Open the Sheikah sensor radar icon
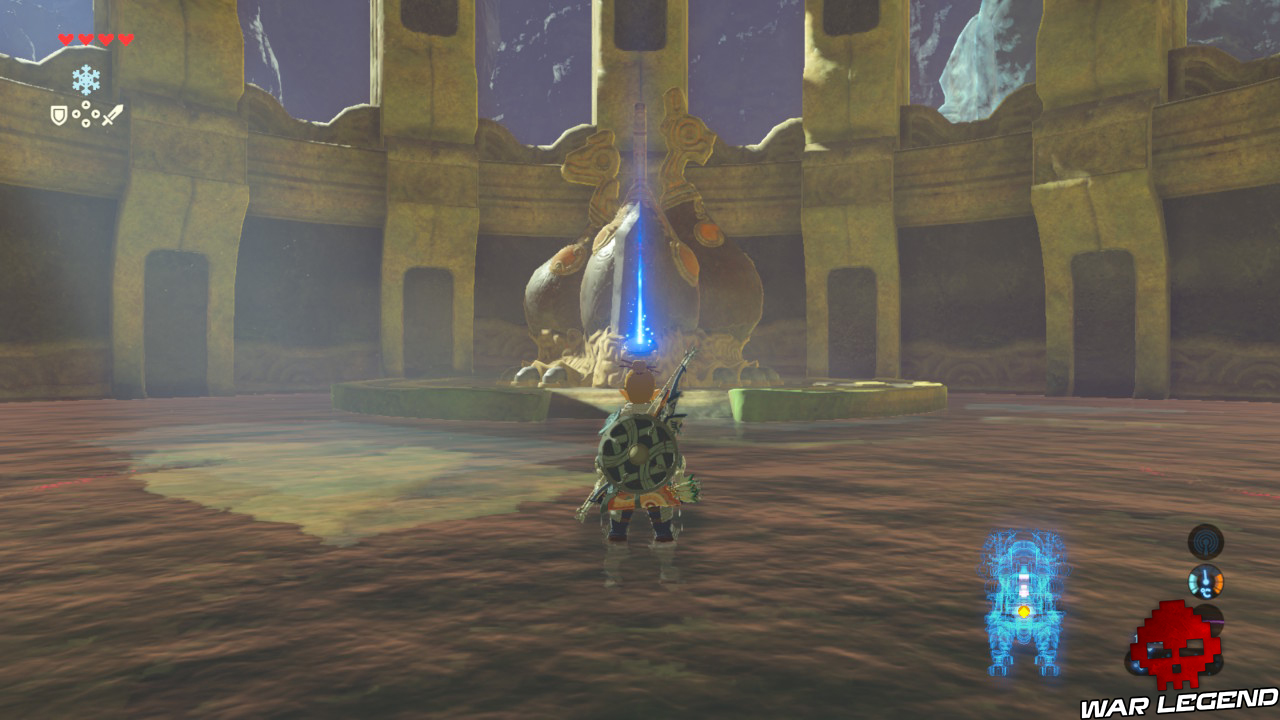The width and height of the screenshot is (1280, 720). click(x=1205, y=541)
